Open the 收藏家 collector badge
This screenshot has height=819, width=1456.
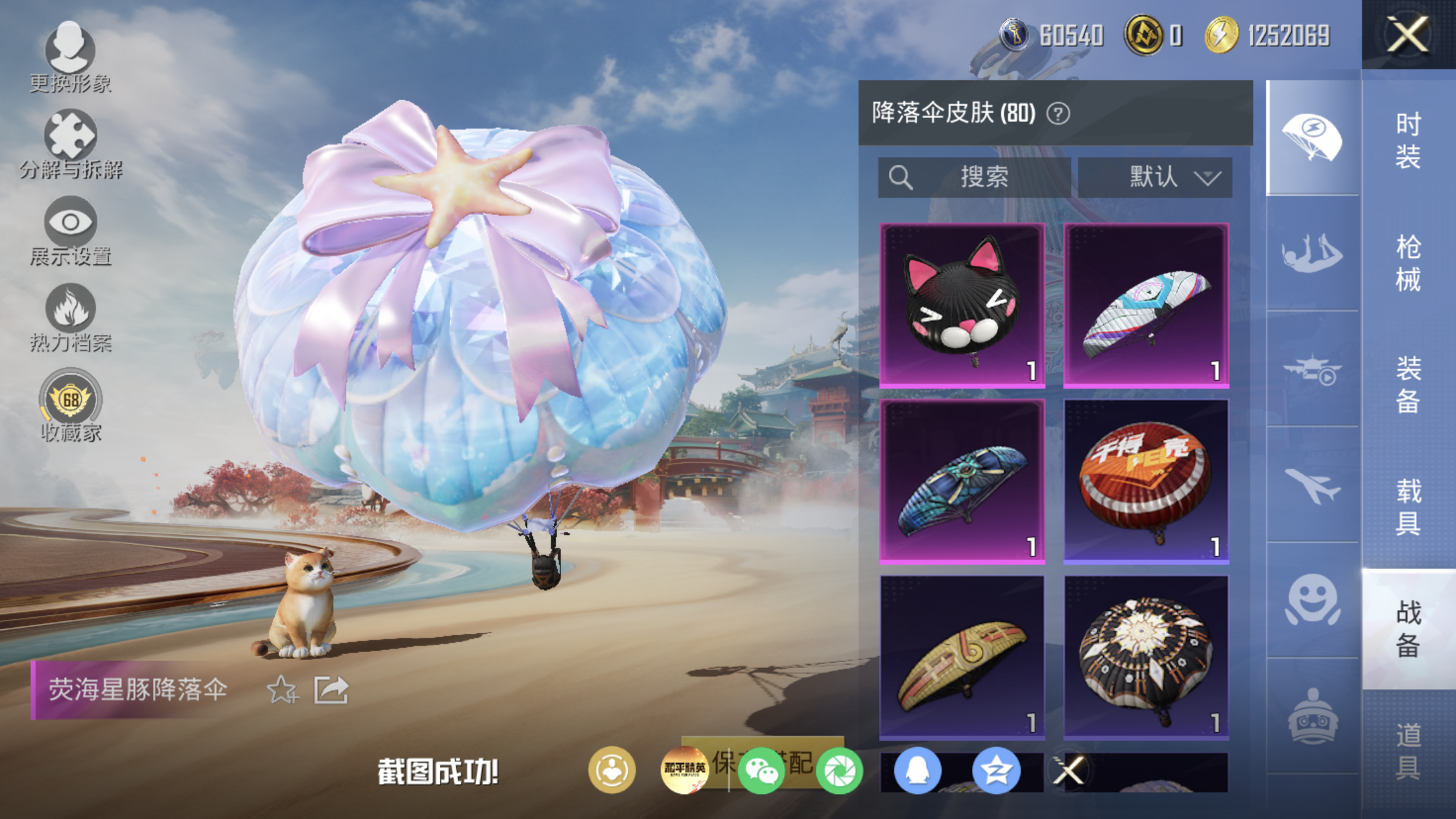(70, 405)
